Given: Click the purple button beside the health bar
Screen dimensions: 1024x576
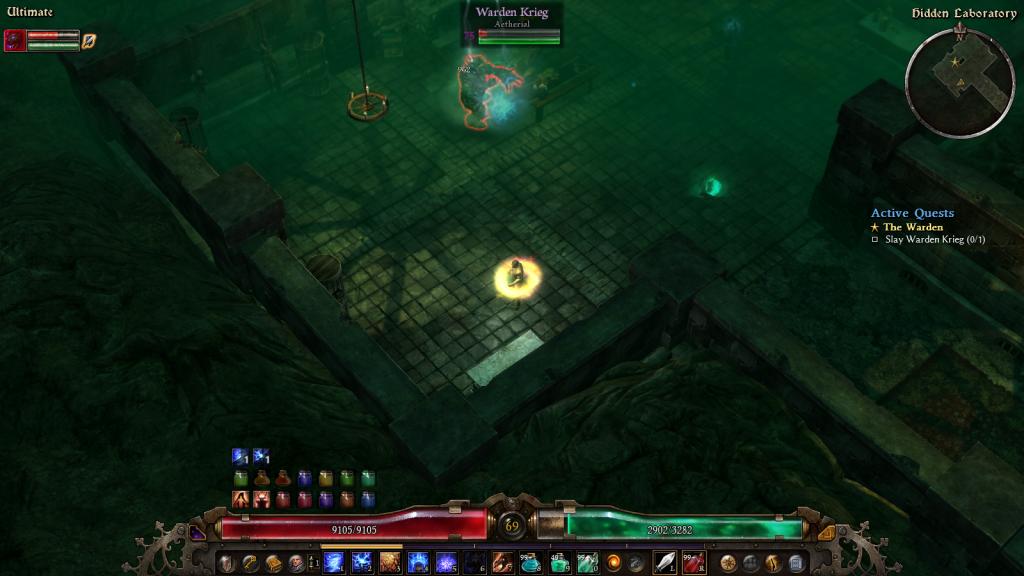Looking at the screenshot, I should tap(198, 534).
